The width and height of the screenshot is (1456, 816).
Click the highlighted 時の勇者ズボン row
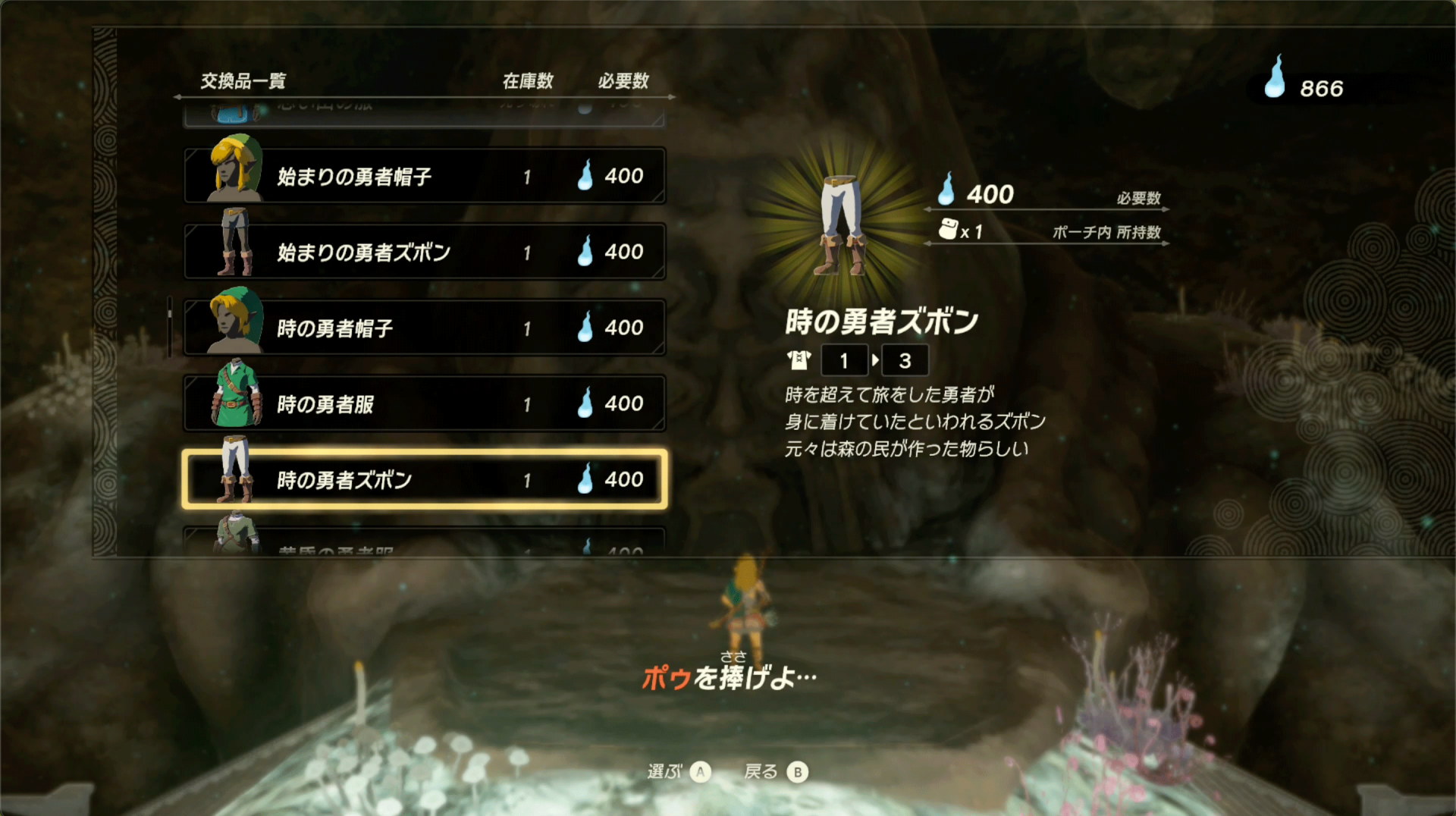pos(425,479)
